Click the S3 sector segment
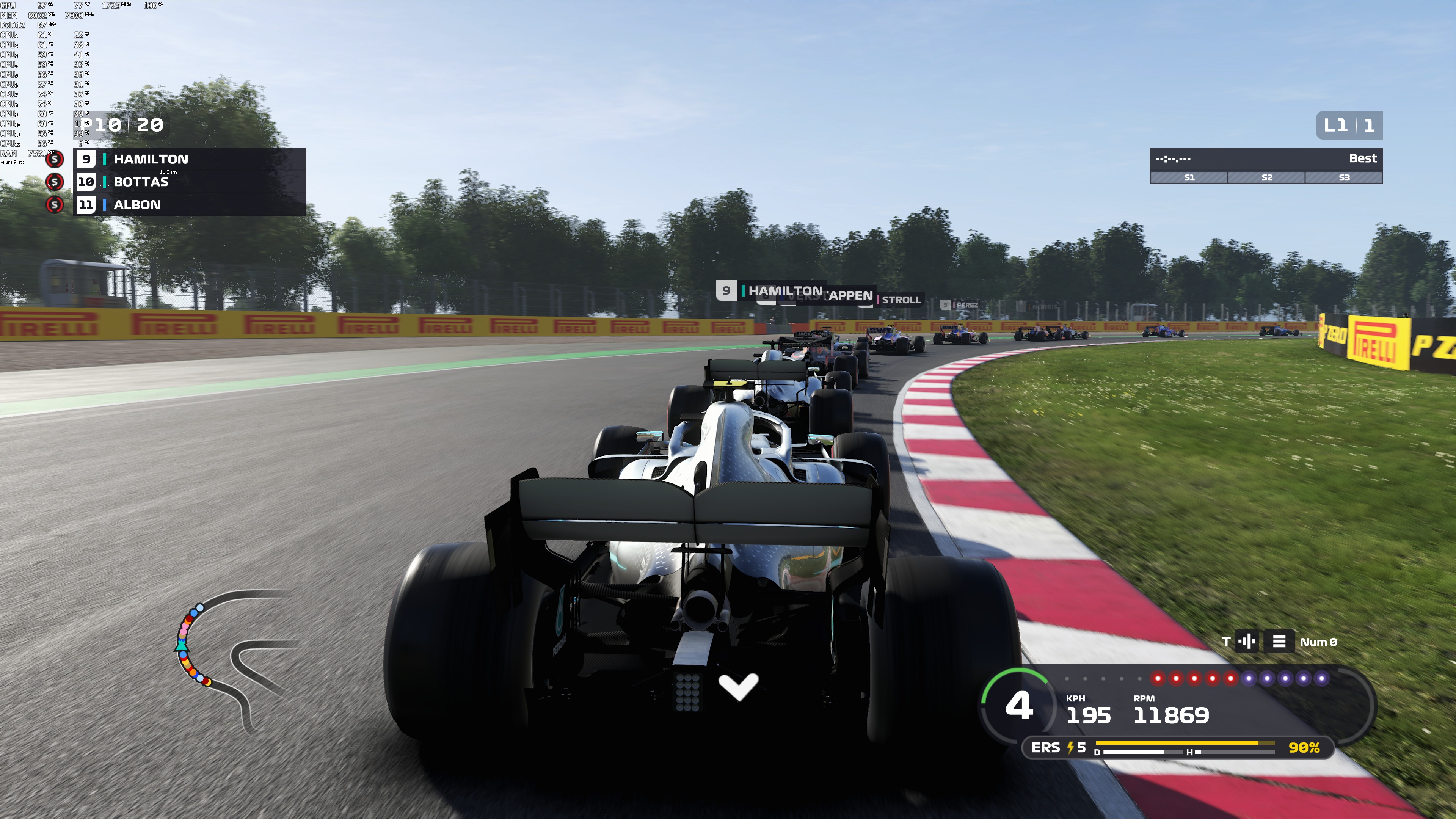This screenshot has height=819, width=1456. click(x=1343, y=177)
